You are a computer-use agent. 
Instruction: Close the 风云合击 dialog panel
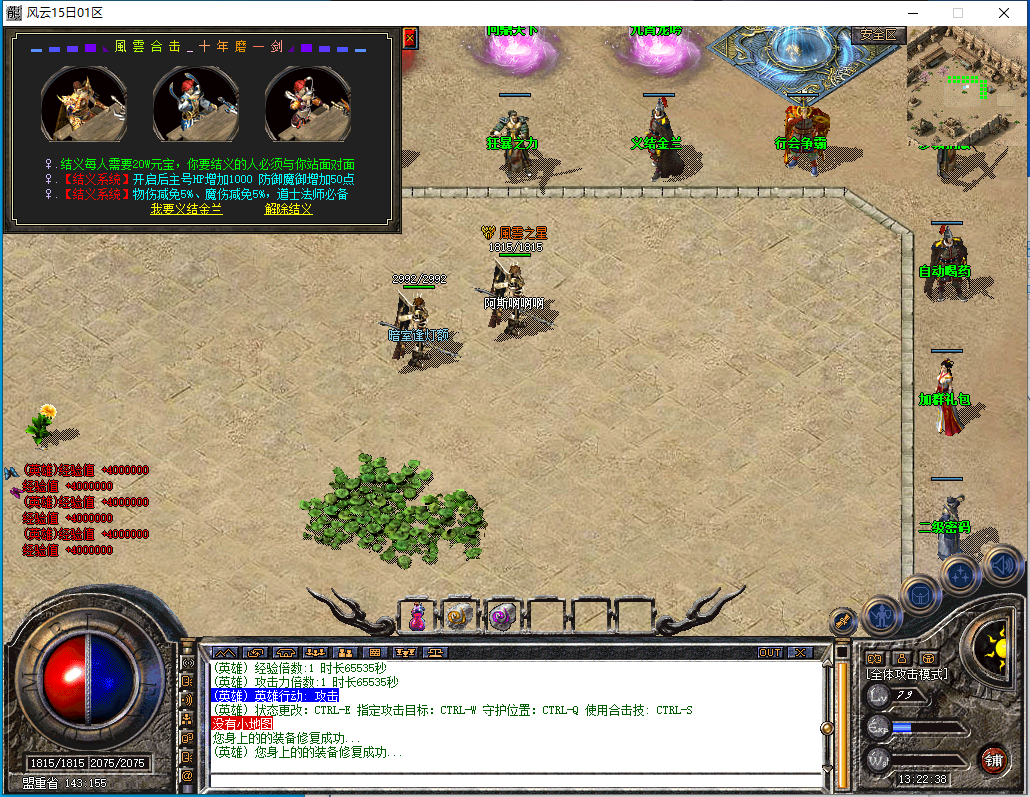(409, 38)
